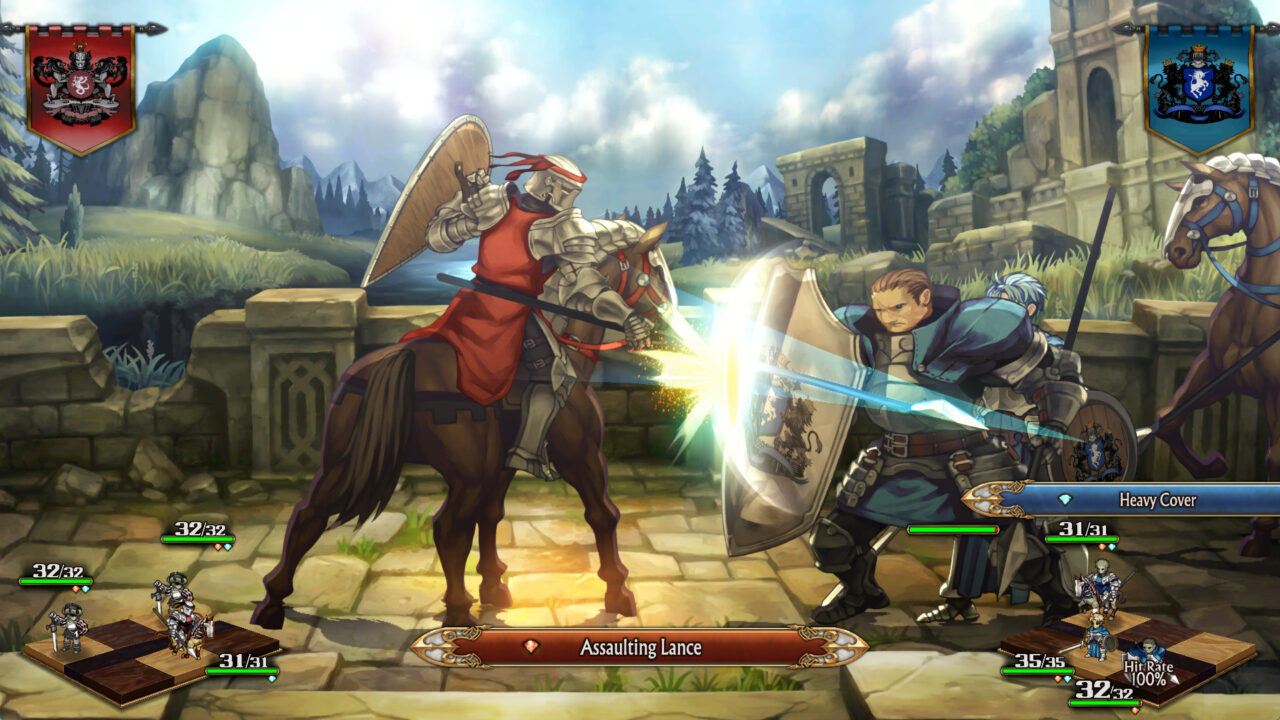Toggle the red gem under the bottom-right 32/32 bar

tap(1136, 710)
